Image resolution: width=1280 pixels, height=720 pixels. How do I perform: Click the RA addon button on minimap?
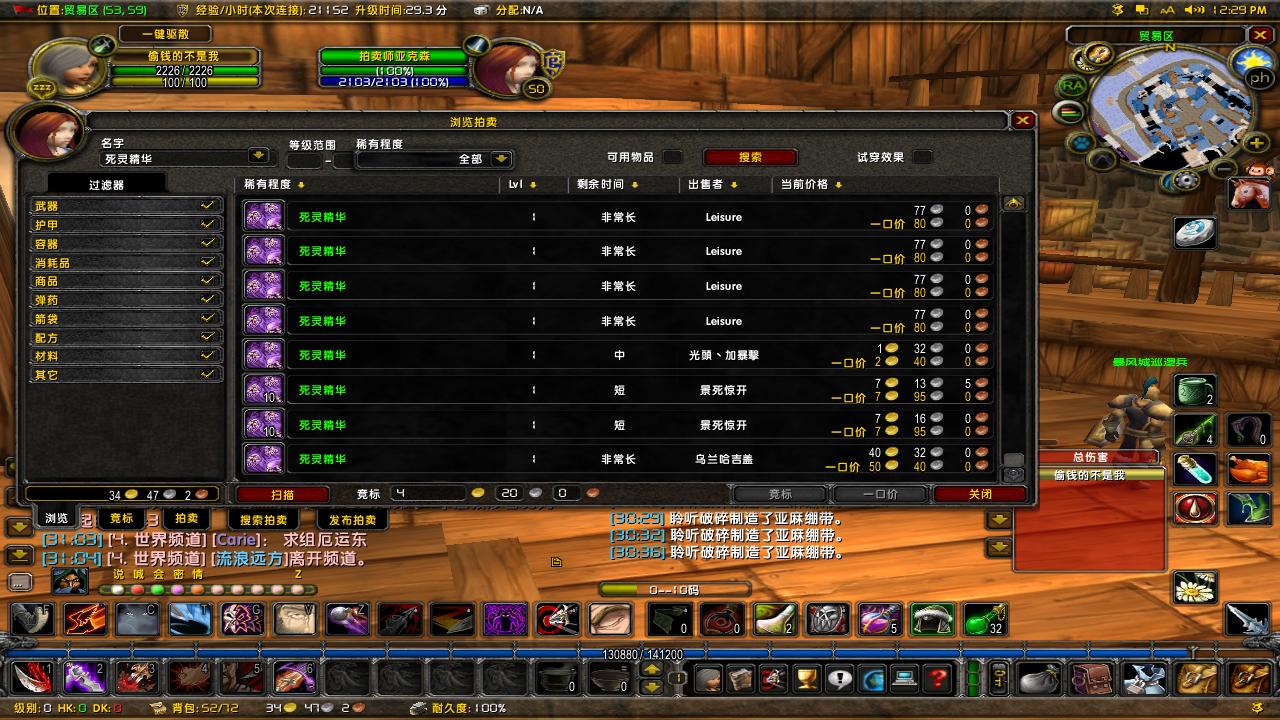[x=1072, y=85]
